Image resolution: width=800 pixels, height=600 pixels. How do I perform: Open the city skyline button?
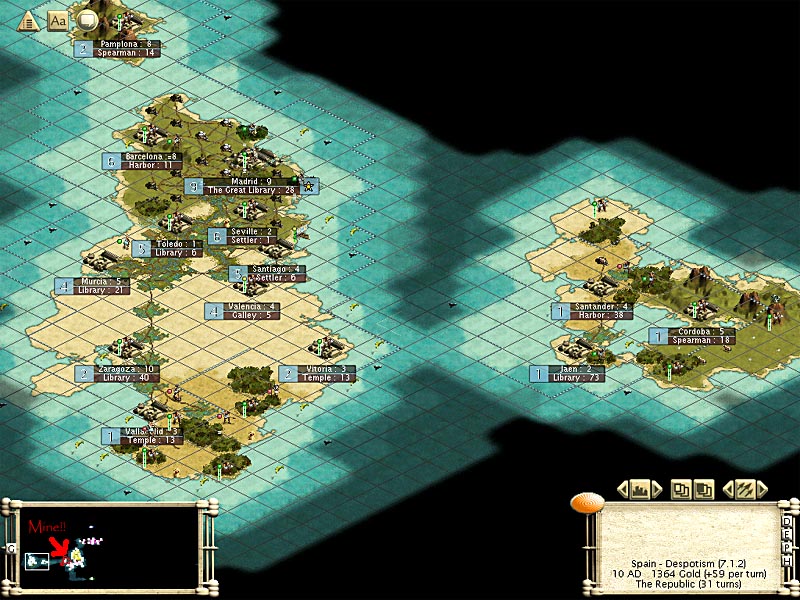pyautogui.click(x=639, y=489)
